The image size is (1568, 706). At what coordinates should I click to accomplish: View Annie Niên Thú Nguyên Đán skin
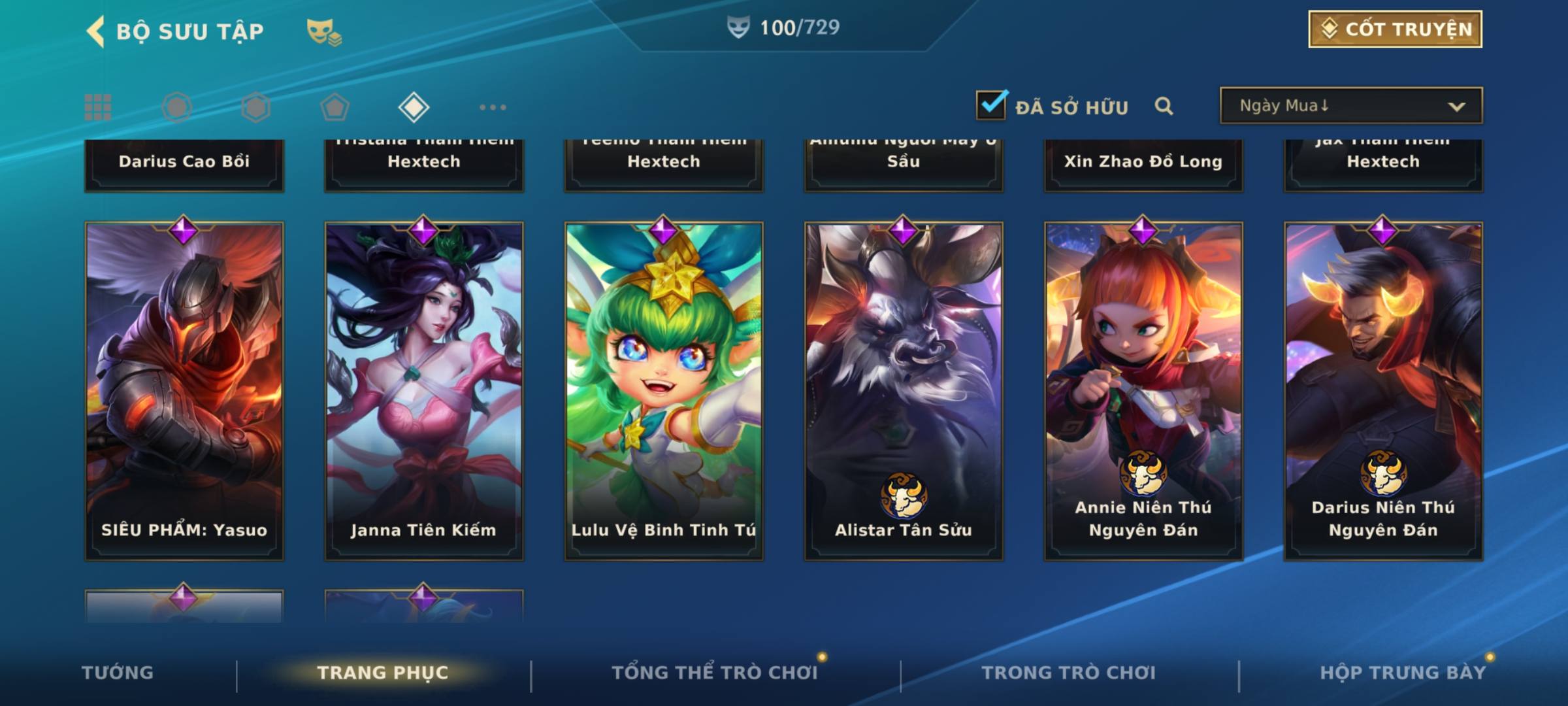[1143, 391]
